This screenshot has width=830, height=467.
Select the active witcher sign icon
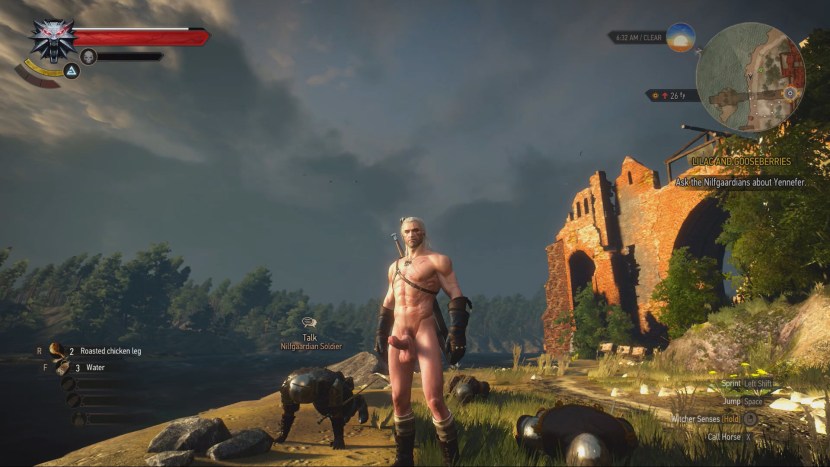[72, 71]
